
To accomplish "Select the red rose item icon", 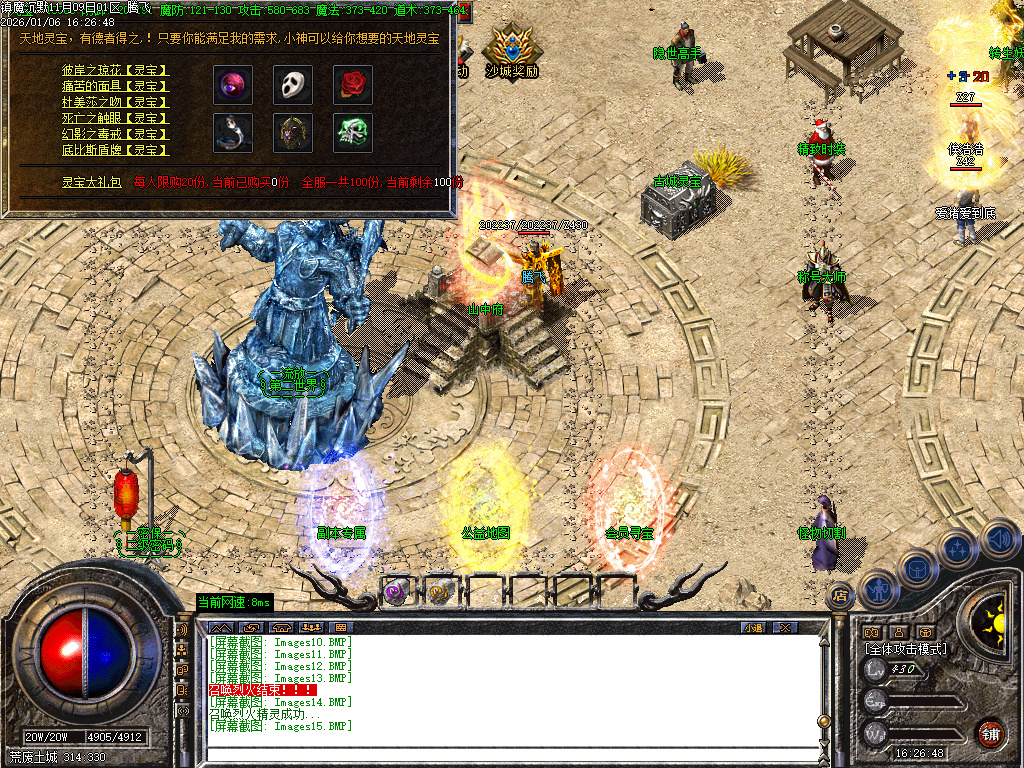I will pos(353,85).
